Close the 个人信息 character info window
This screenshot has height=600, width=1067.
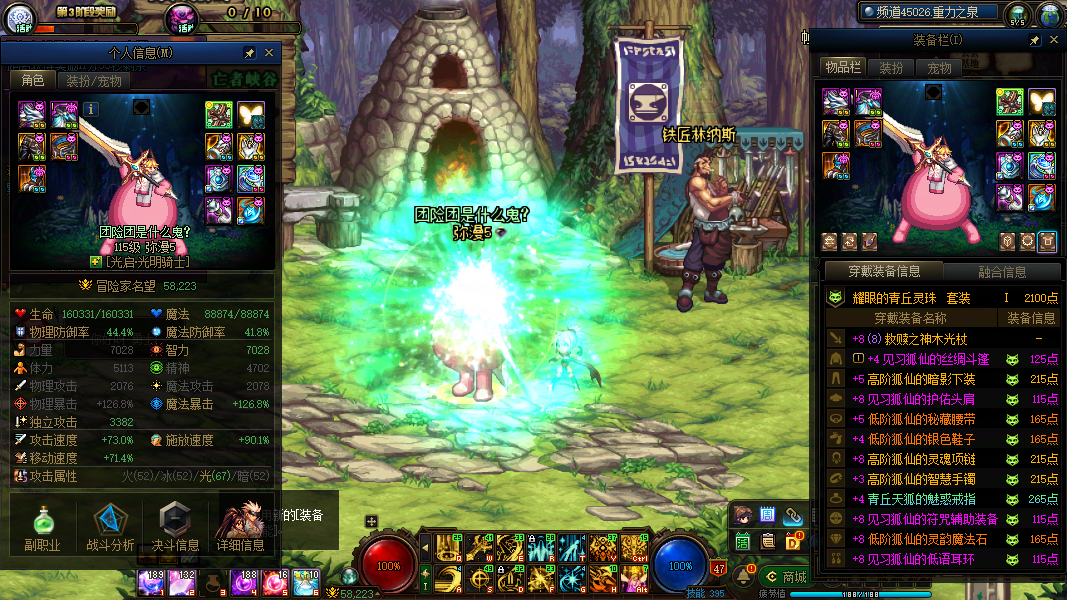[269, 52]
